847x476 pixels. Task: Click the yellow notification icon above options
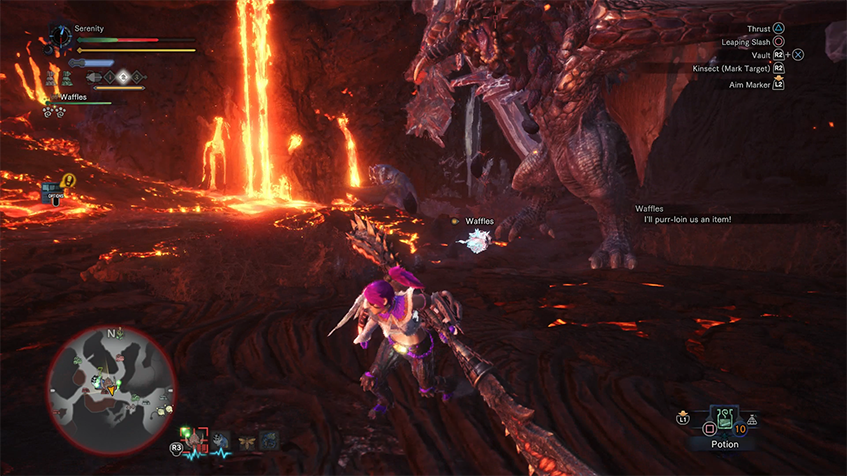67,181
